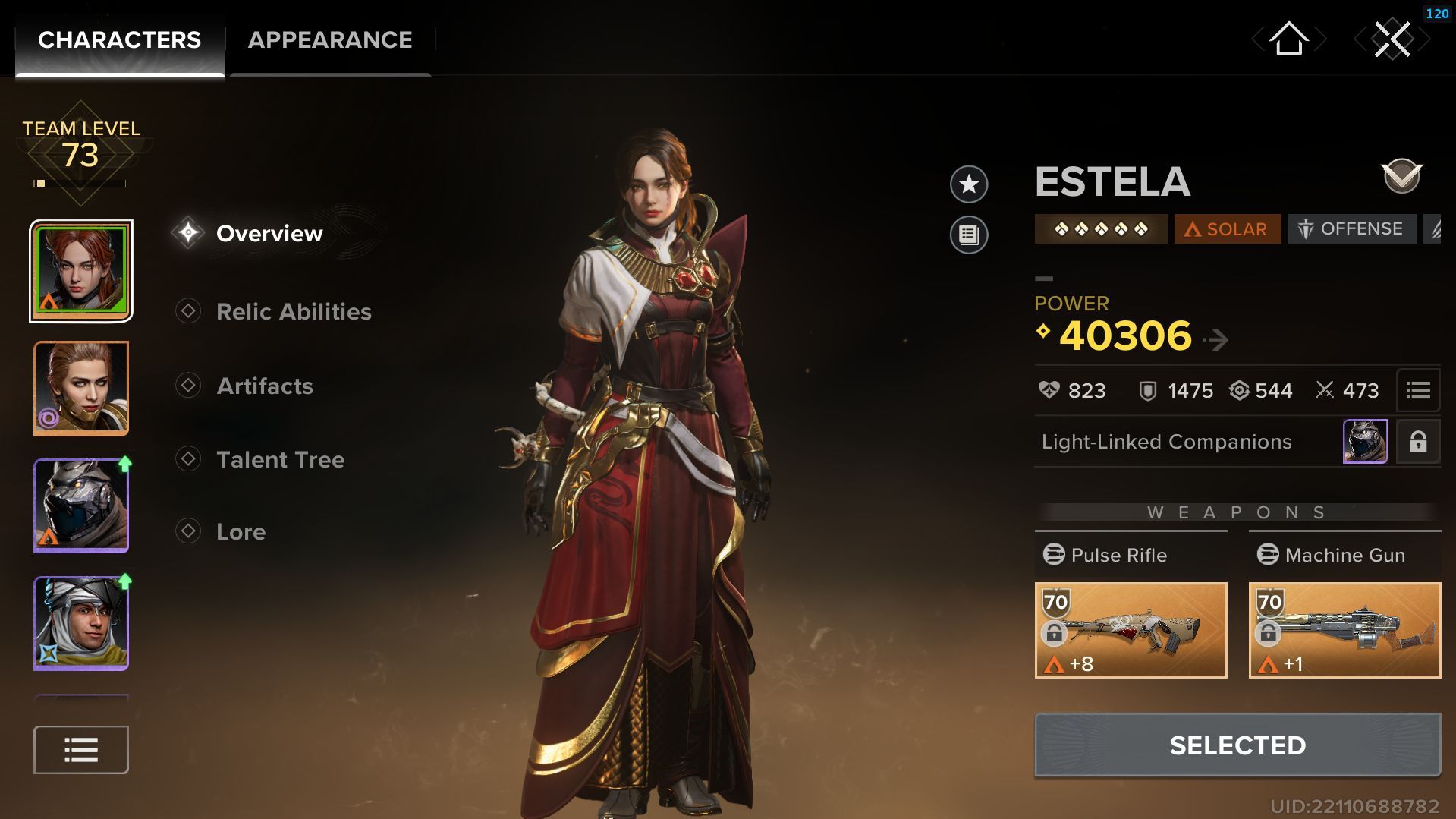
Task: Switch to the APPEARANCE tab
Action: 331,39
